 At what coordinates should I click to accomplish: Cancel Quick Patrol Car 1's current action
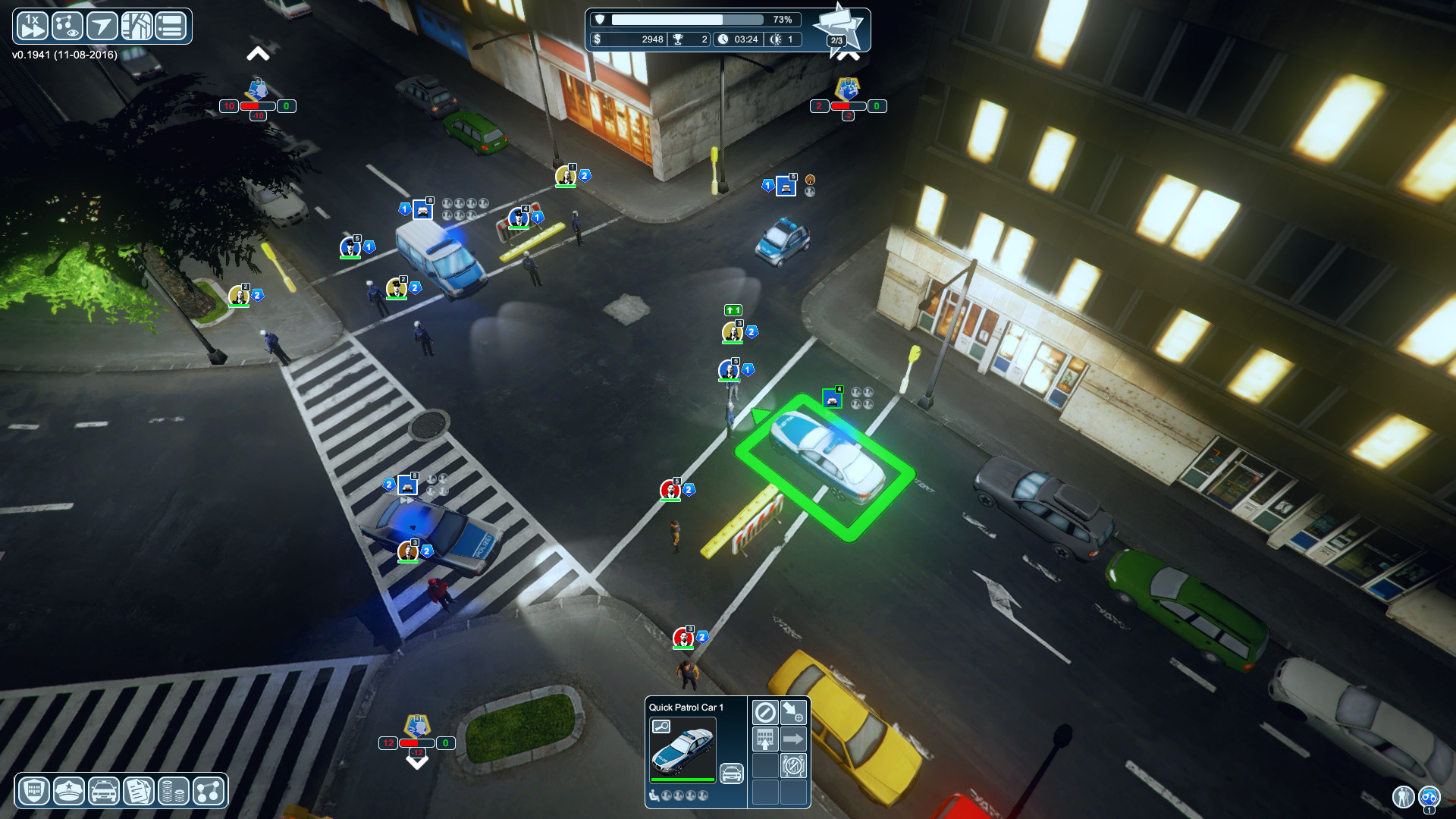[x=764, y=711]
